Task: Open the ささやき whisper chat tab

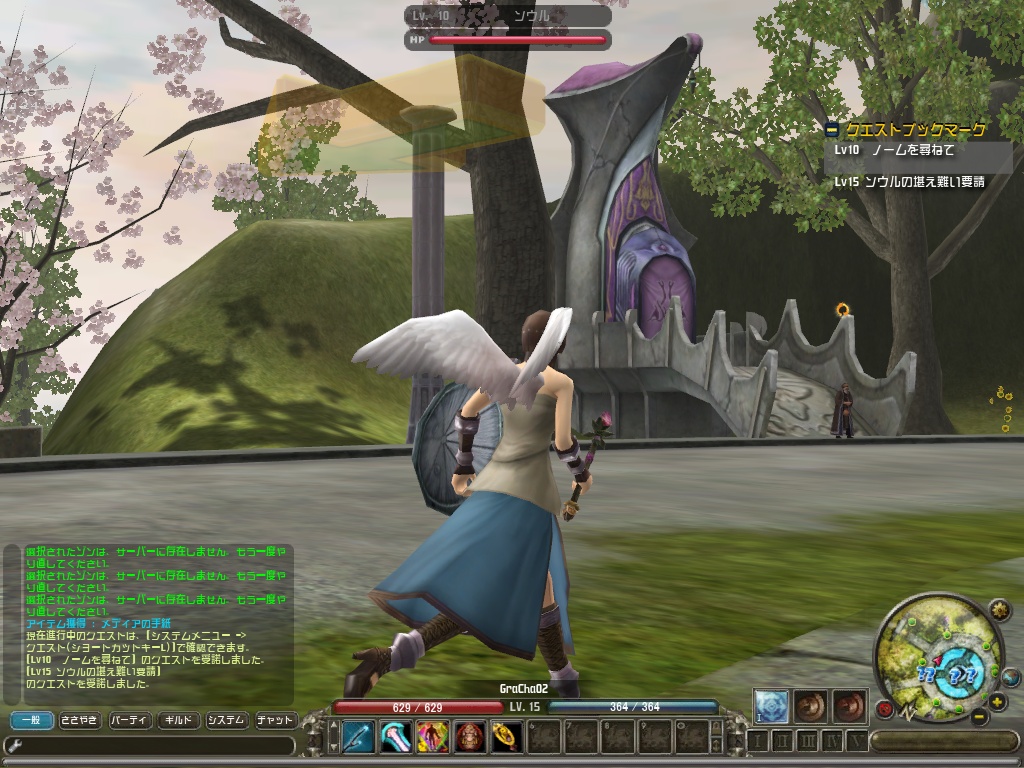Action: point(79,720)
